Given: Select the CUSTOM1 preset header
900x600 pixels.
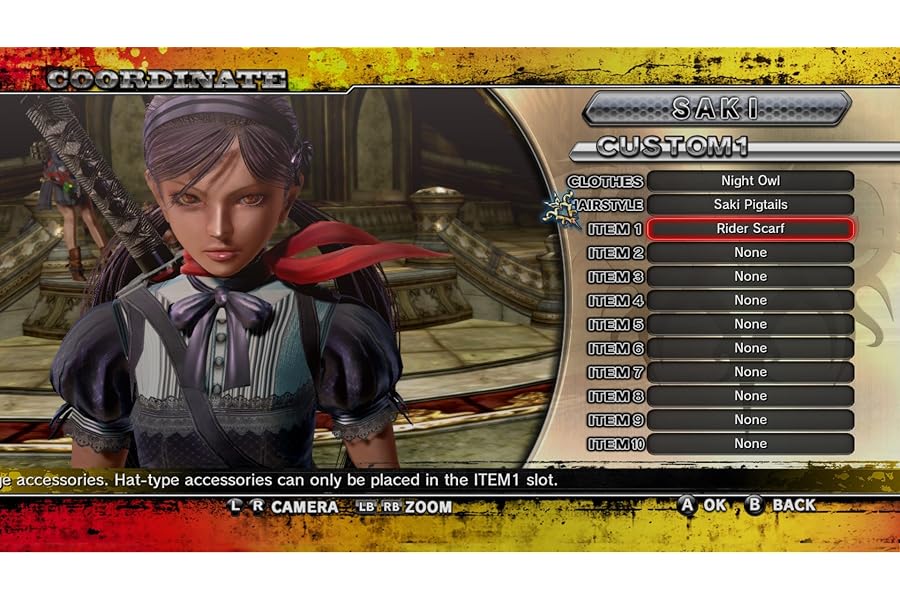Looking at the screenshot, I should [672, 148].
